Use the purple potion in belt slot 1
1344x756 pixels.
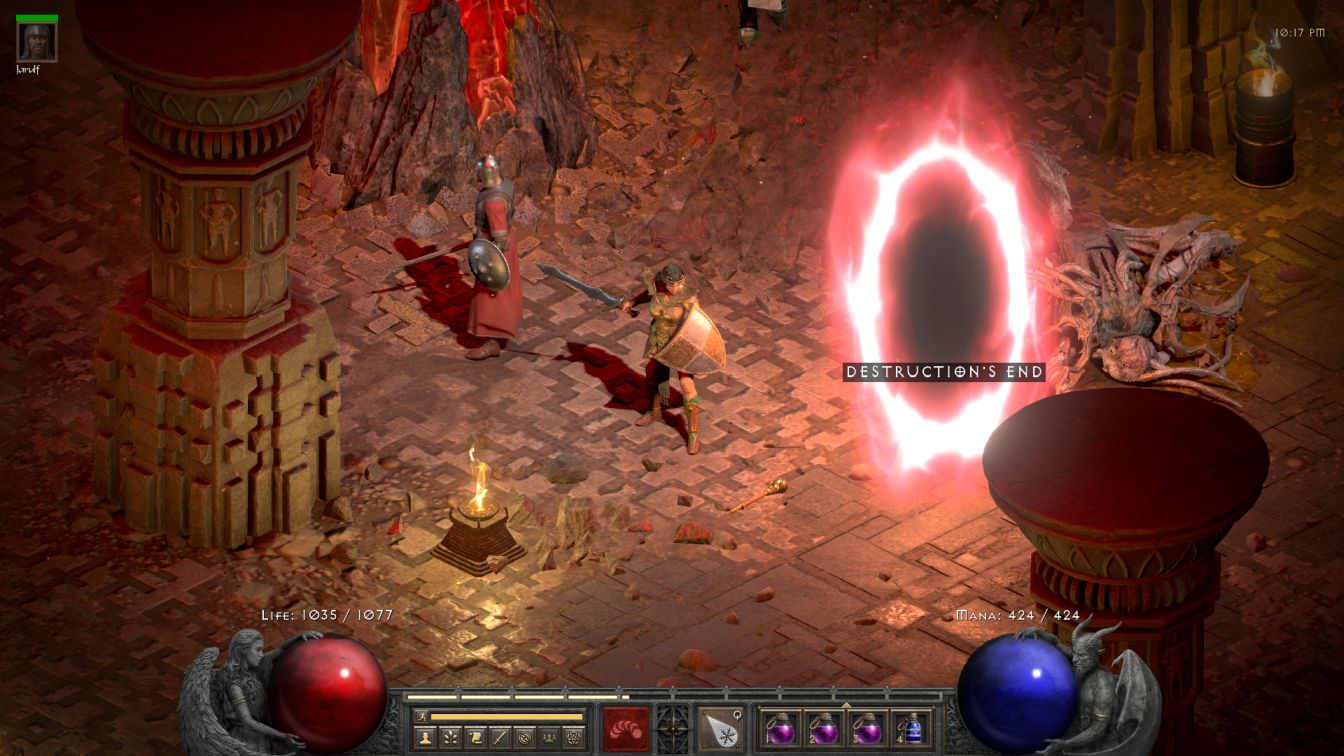(781, 728)
